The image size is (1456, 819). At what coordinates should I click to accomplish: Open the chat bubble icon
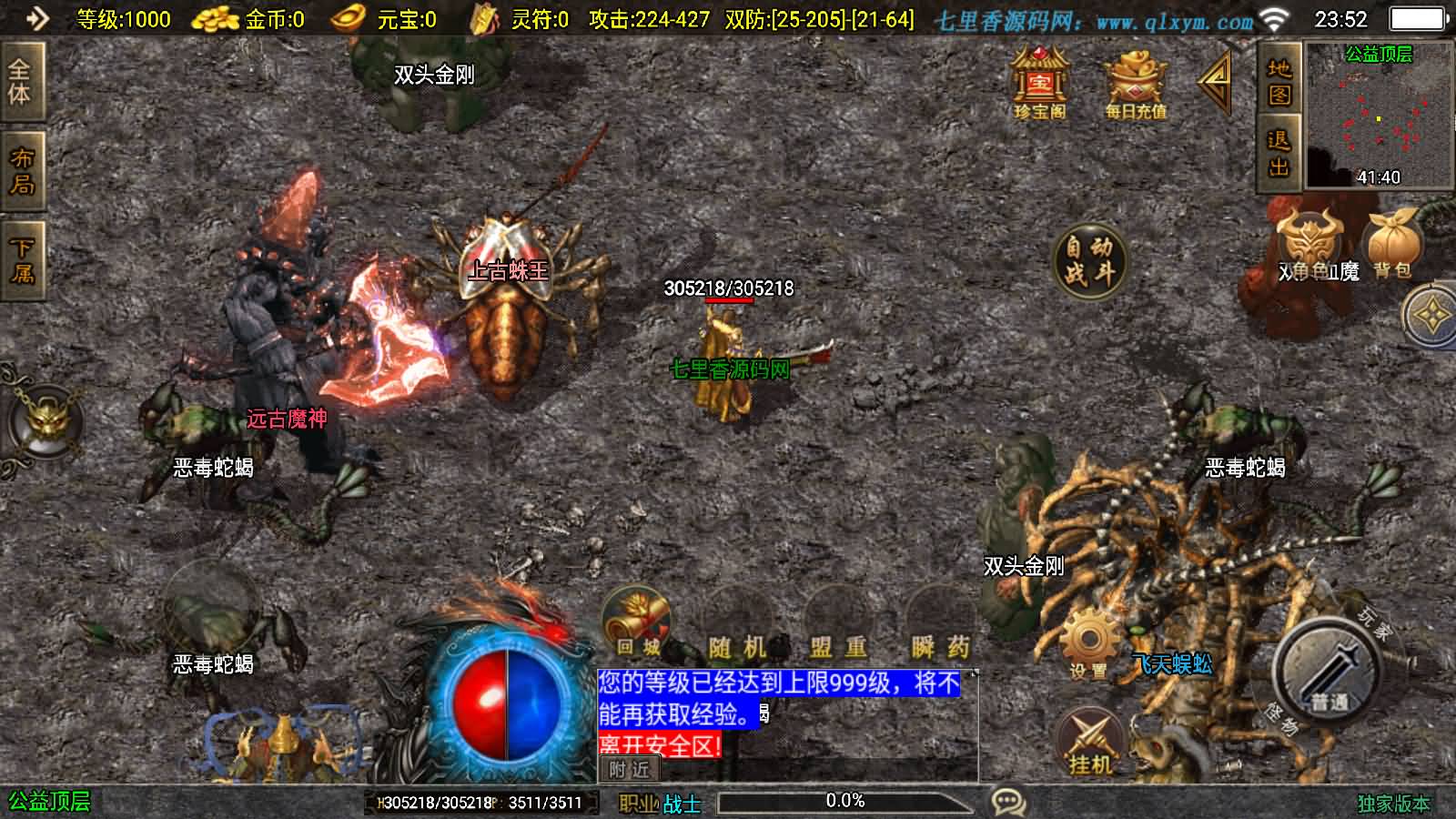(1006, 801)
